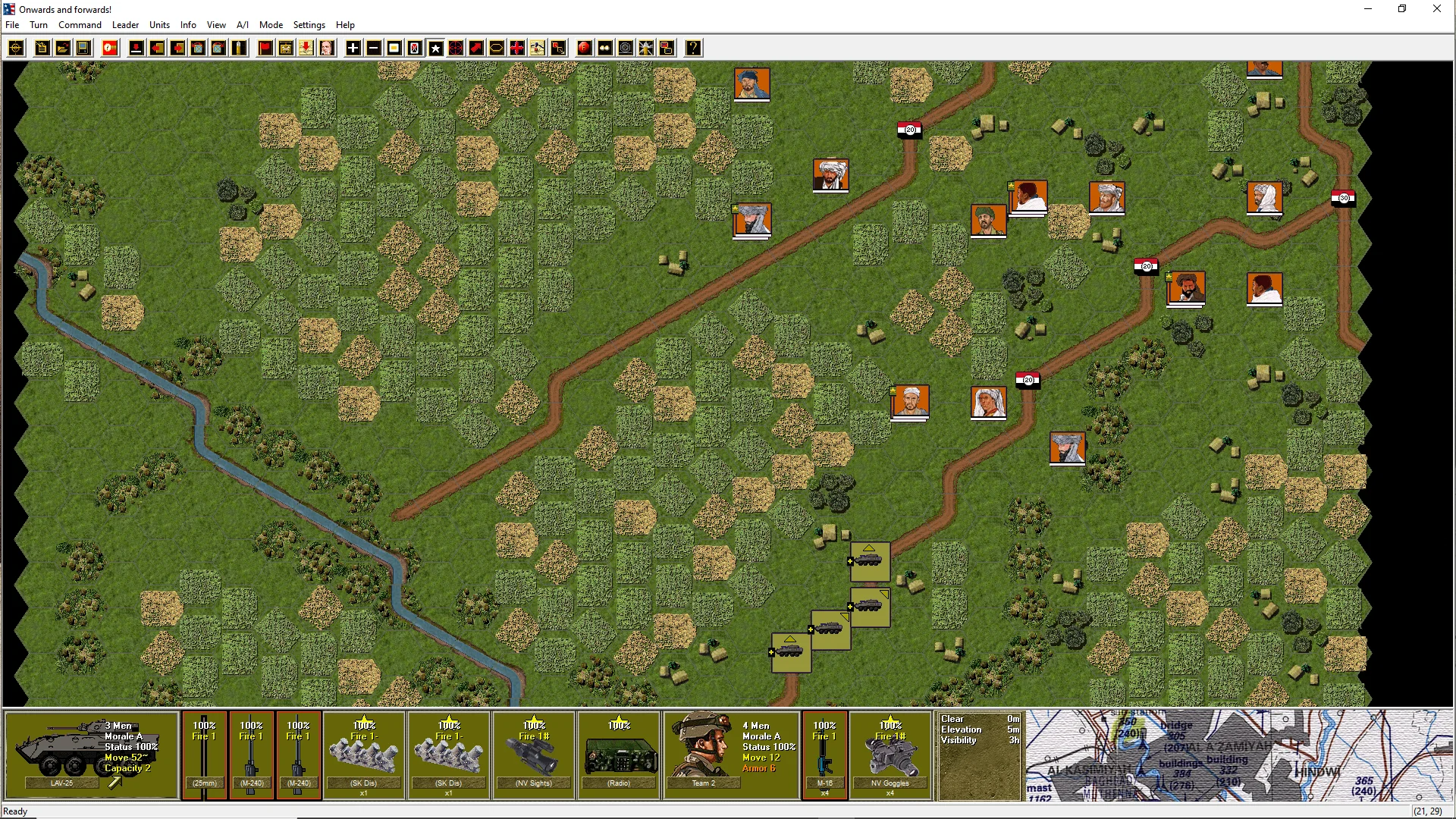Click the question mark help toolbar button
This screenshot has width=1456, height=819.
click(693, 49)
